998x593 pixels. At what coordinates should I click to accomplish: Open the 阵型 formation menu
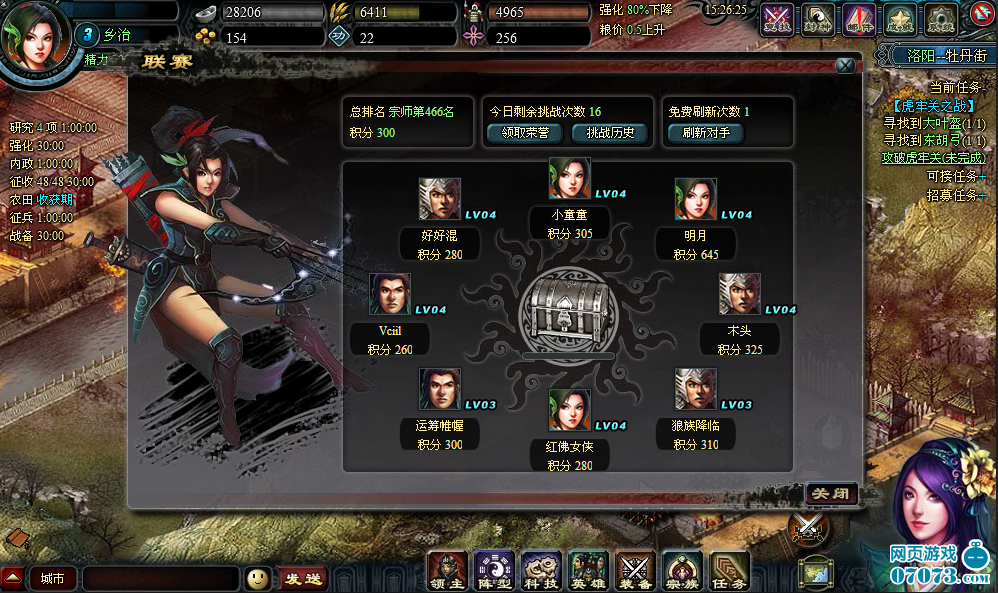[x=494, y=570]
